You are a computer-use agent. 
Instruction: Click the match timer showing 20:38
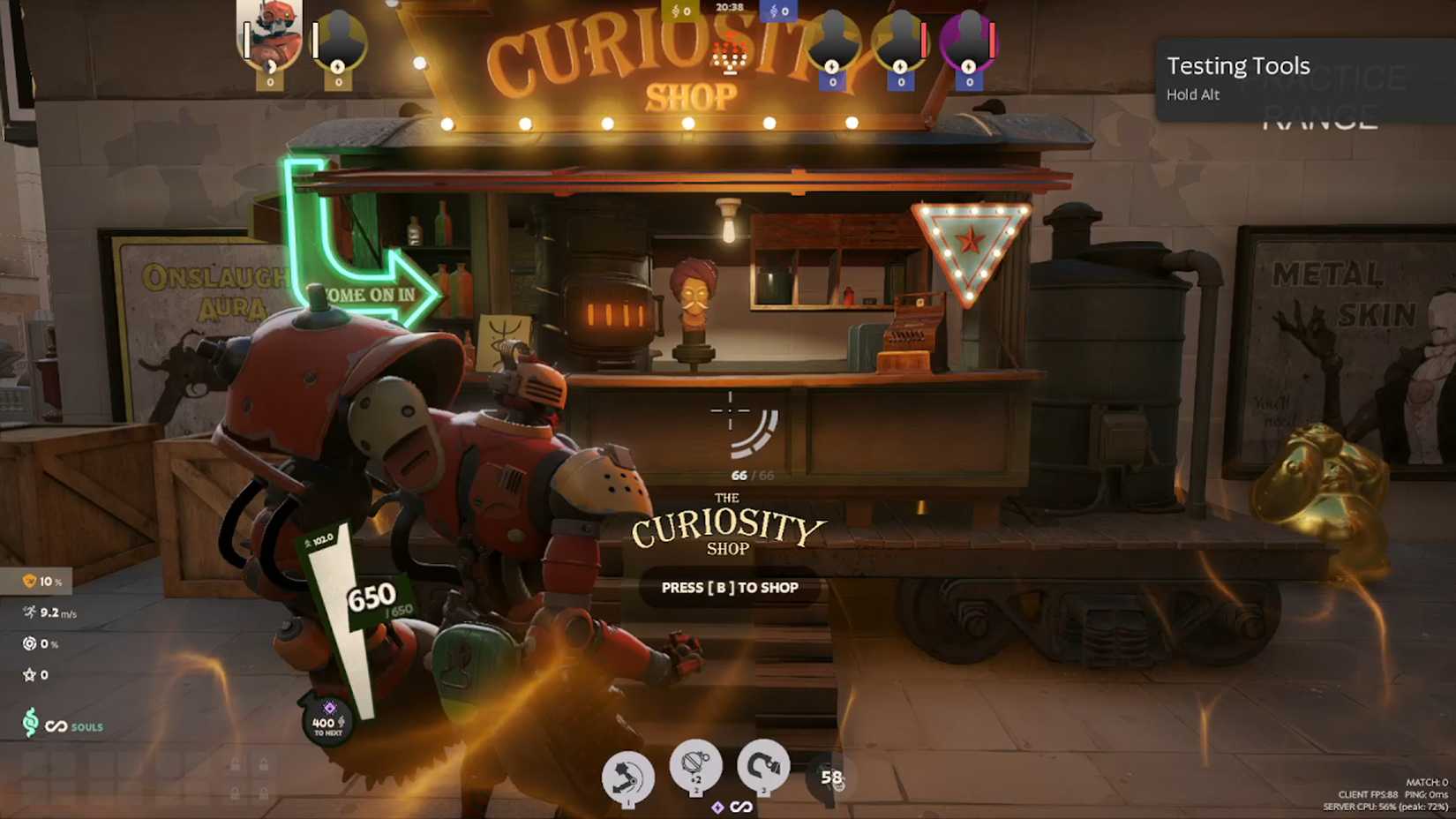(x=729, y=5)
